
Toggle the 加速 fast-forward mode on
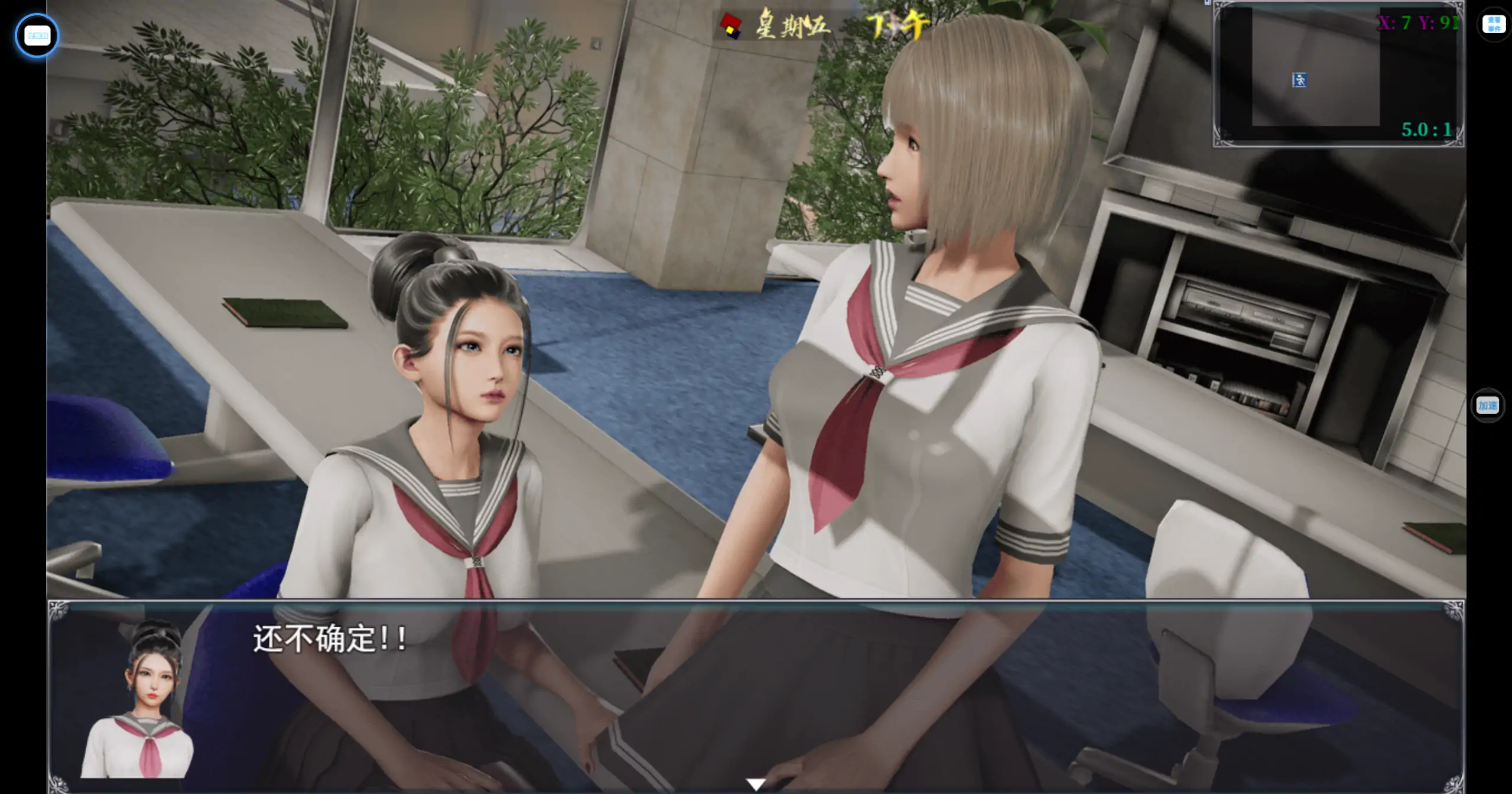(x=1488, y=406)
